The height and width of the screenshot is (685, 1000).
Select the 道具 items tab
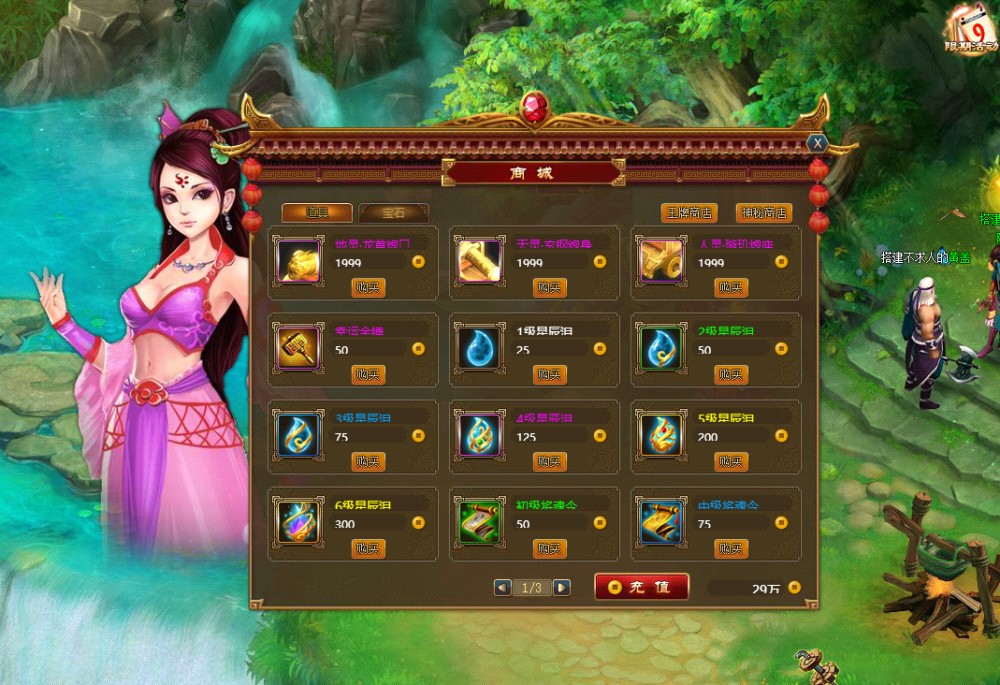pos(316,212)
